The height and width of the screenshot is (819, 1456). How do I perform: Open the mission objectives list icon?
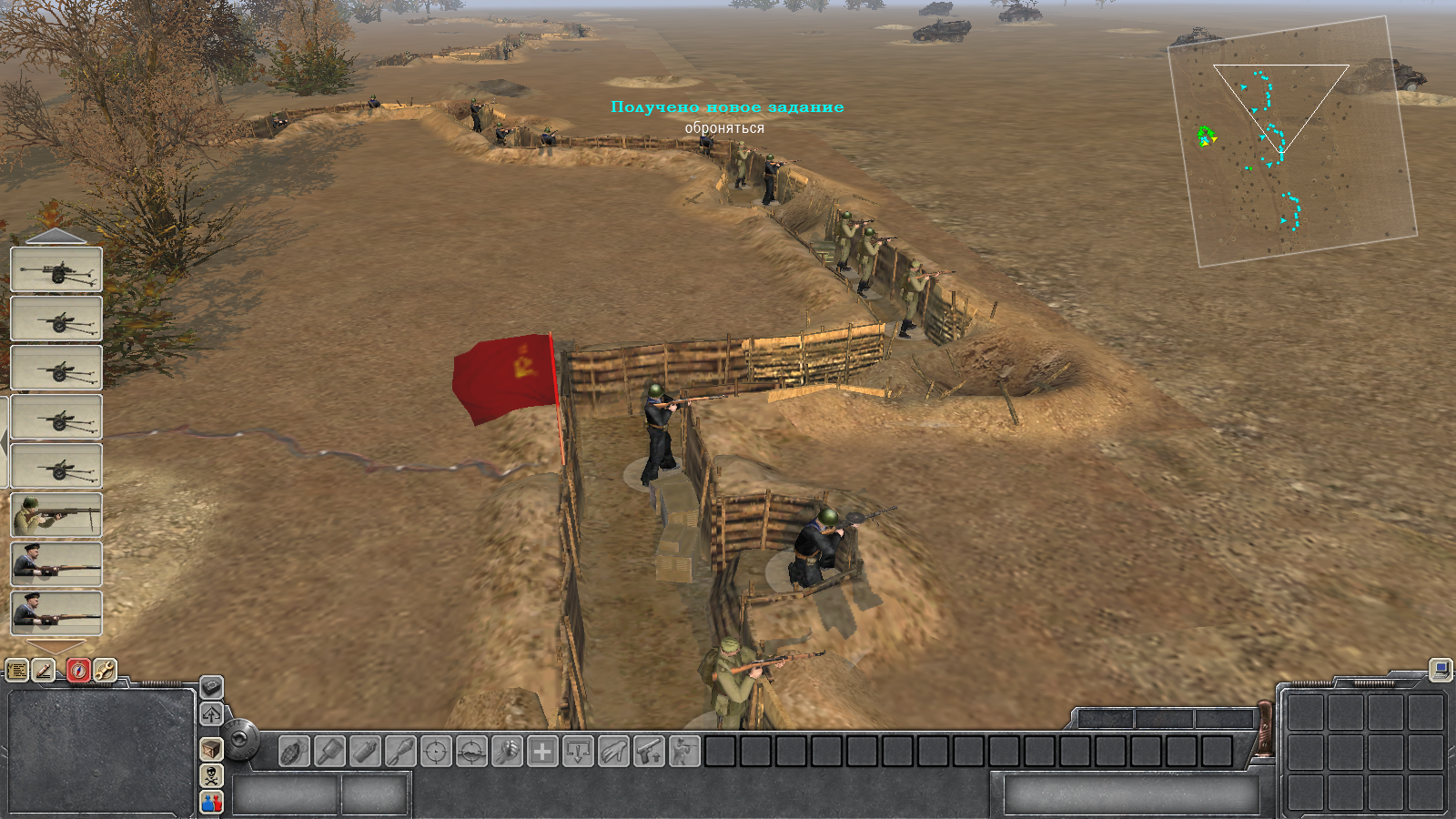point(17,671)
